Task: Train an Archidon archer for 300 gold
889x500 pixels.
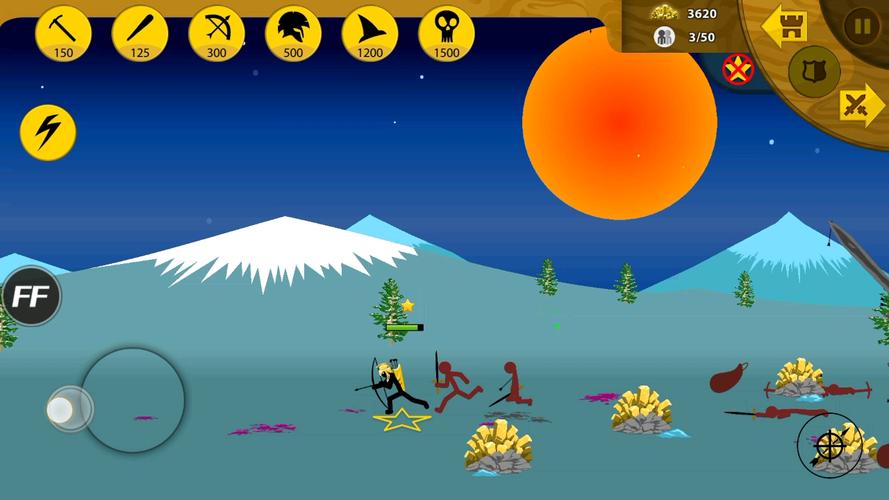Action: (217, 33)
